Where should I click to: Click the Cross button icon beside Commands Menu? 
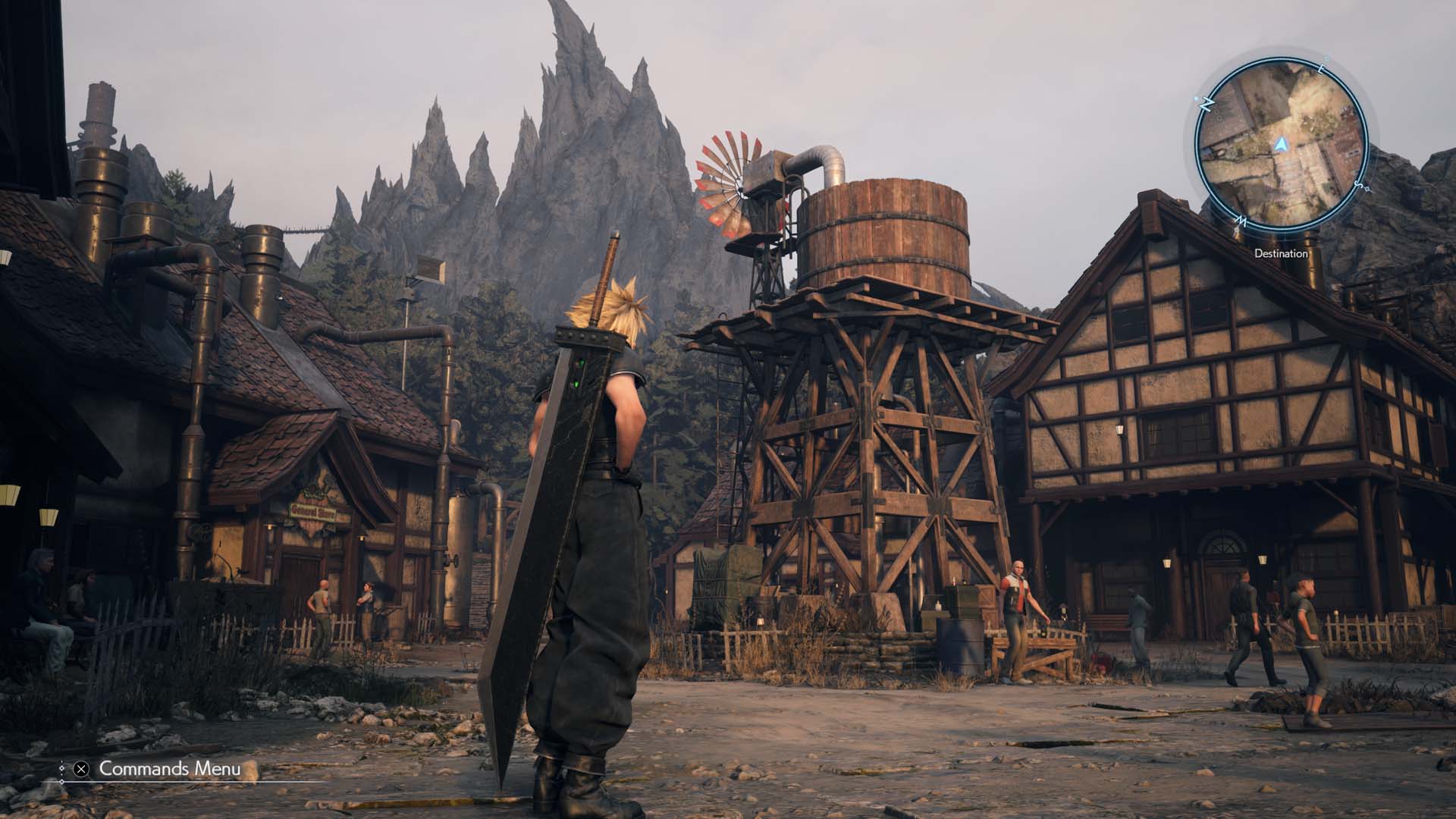pyautogui.click(x=80, y=769)
